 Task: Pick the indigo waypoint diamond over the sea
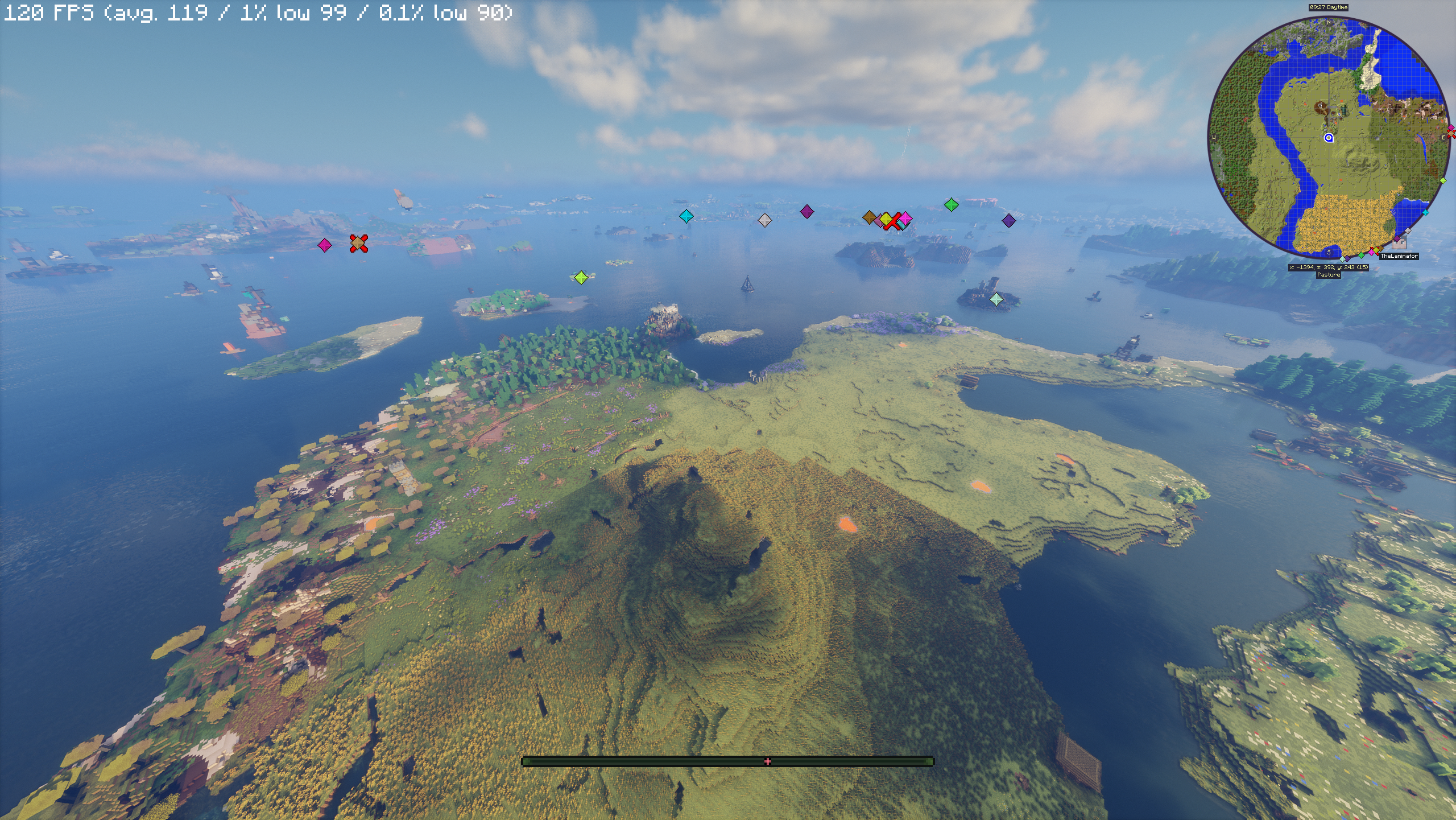(x=1008, y=221)
